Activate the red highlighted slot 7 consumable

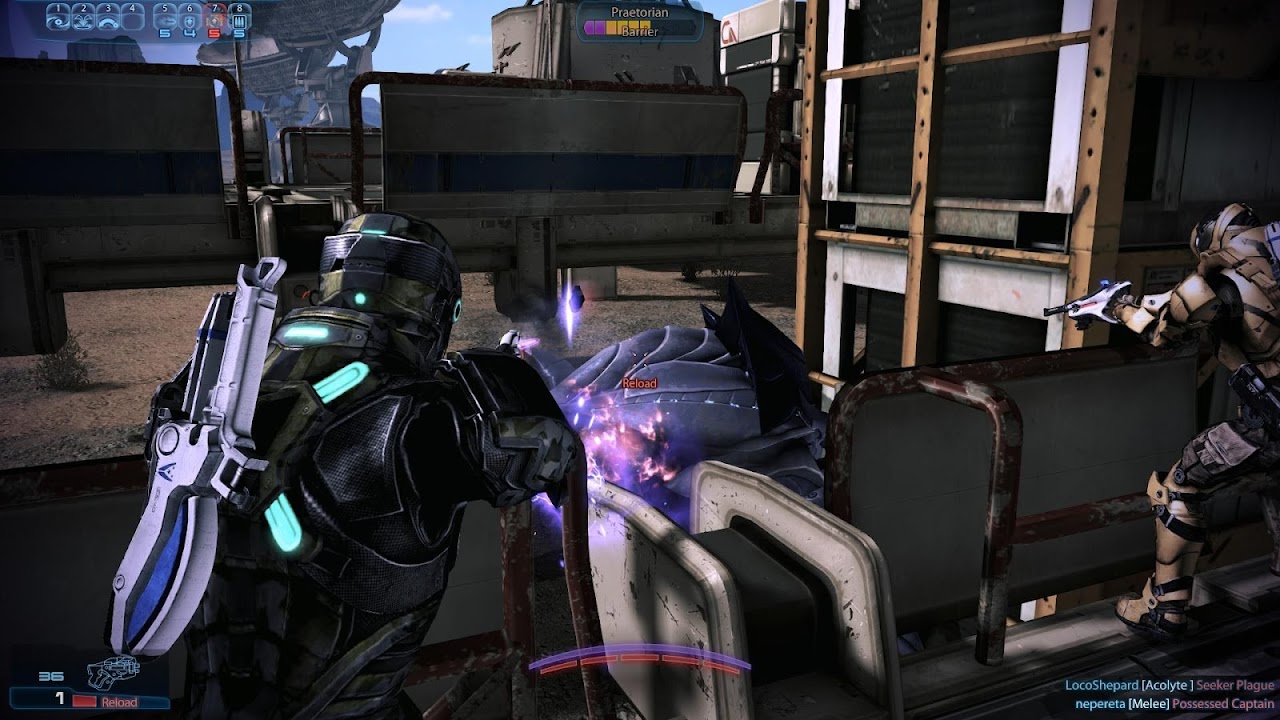214,18
